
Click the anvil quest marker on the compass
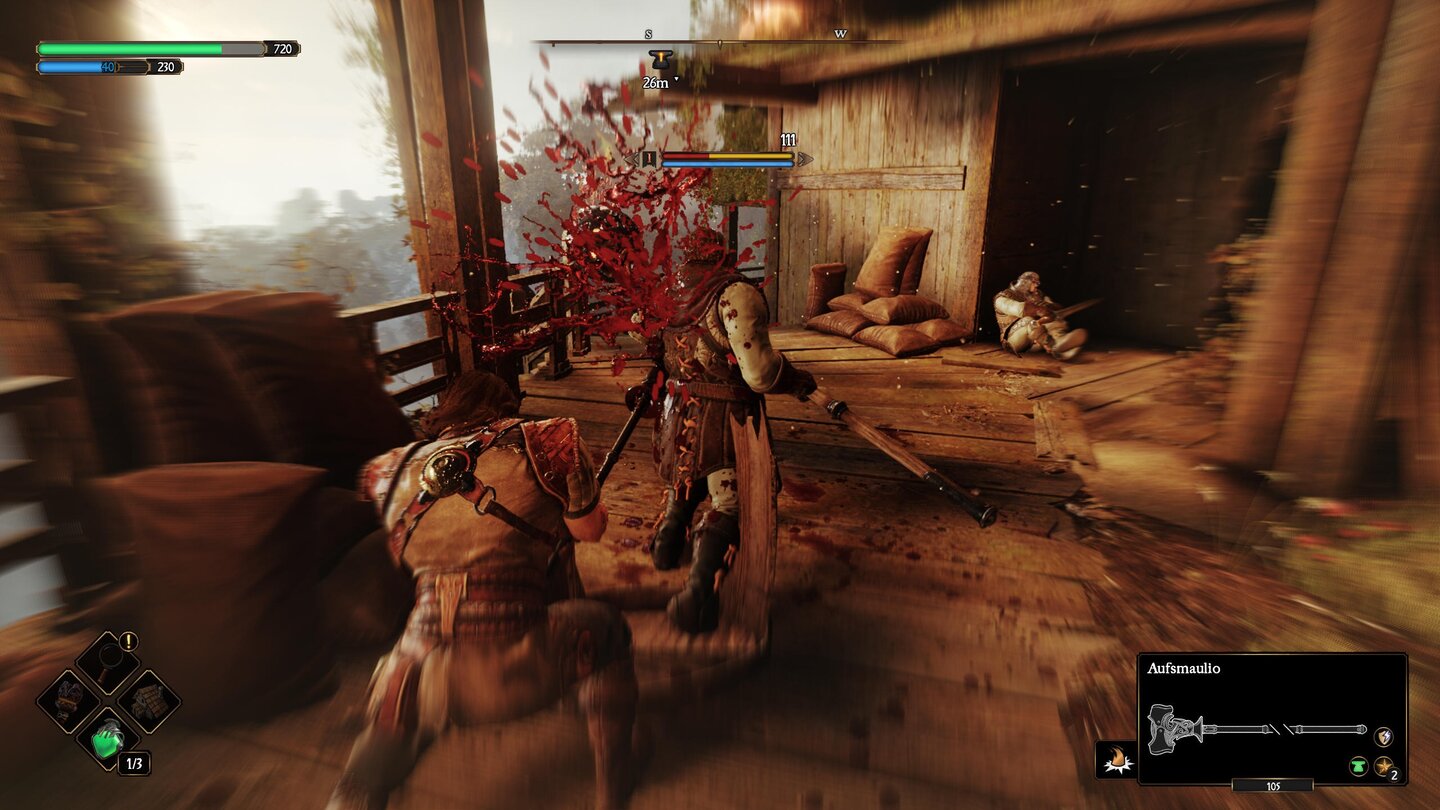(660, 58)
